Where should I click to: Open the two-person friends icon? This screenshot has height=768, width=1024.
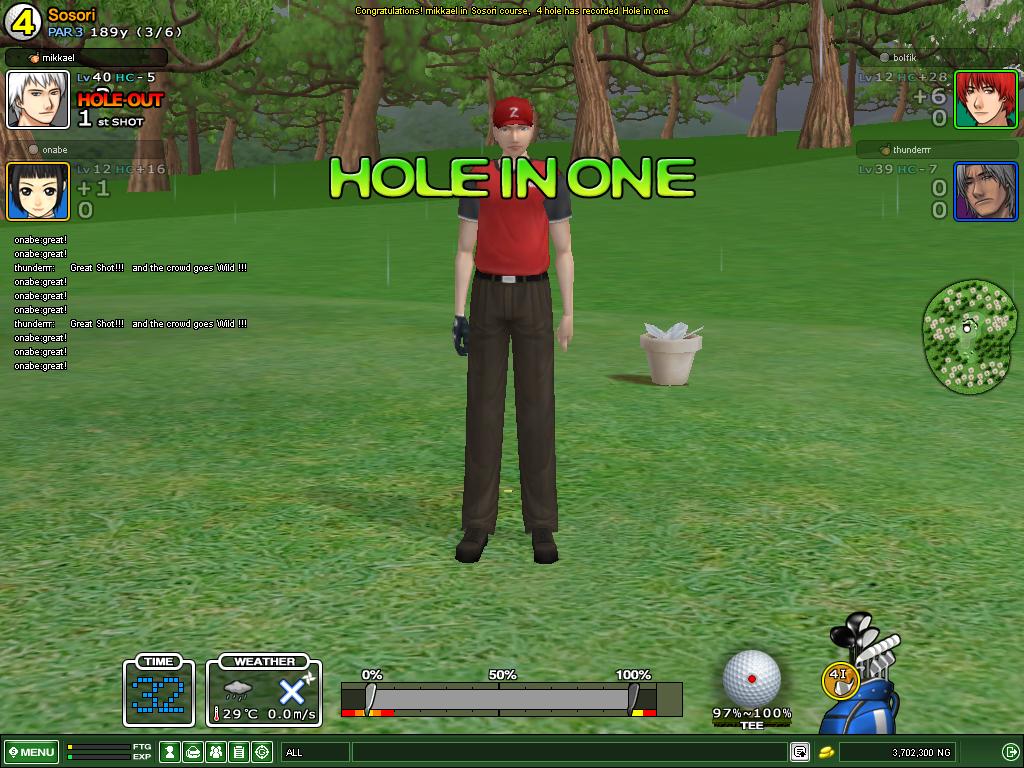coord(216,752)
